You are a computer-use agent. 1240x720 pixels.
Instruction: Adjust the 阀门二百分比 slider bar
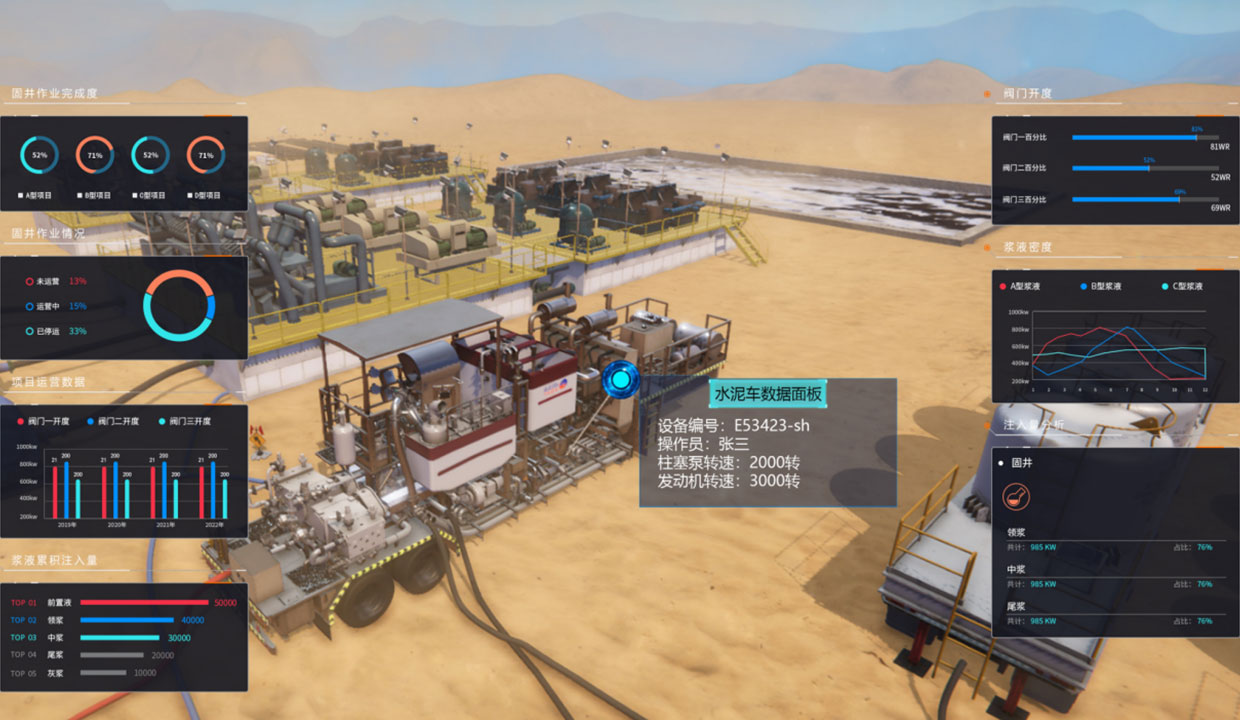click(x=1145, y=168)
